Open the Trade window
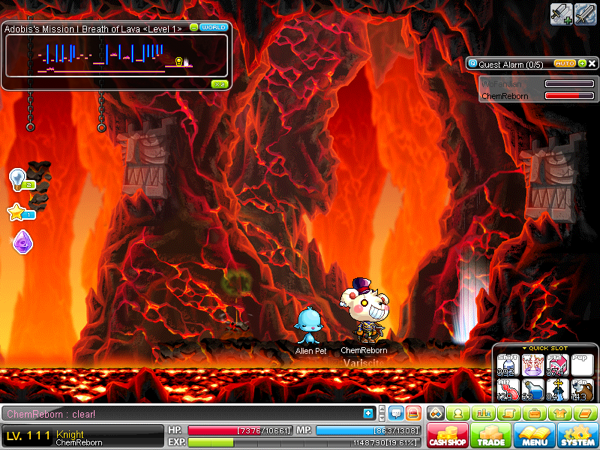 tap(491, 435)
